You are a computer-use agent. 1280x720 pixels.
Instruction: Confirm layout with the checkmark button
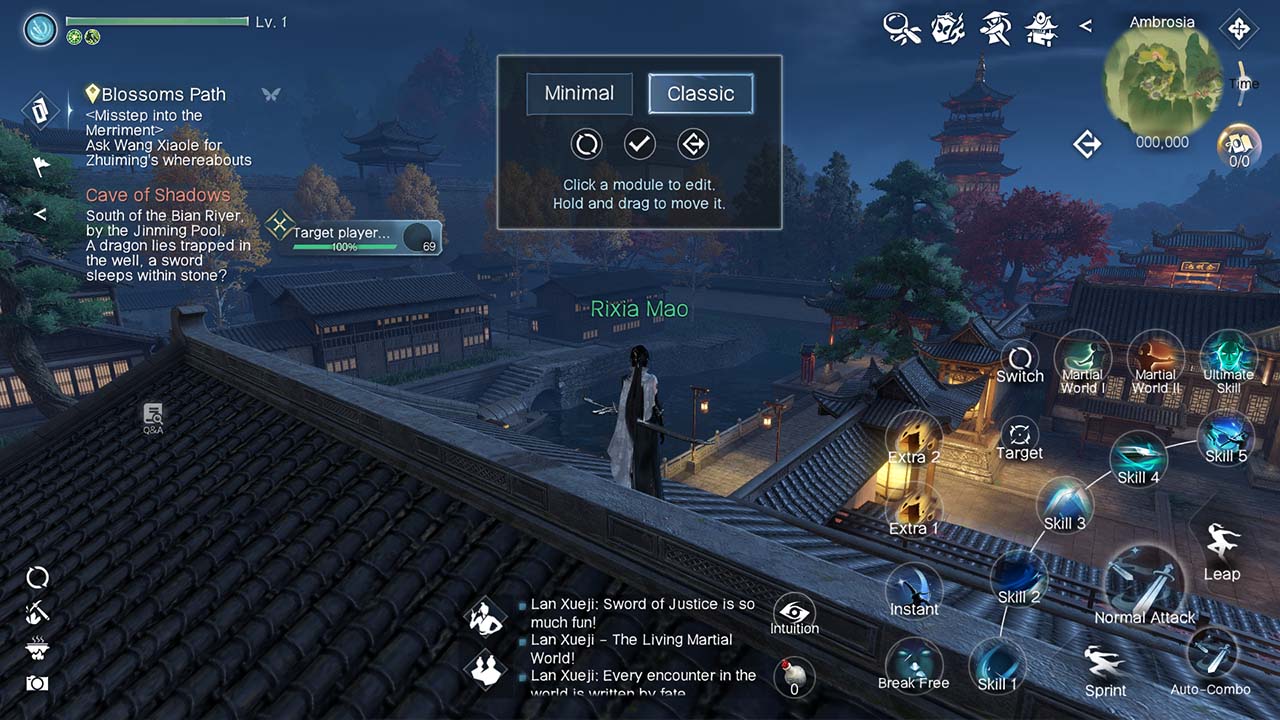point(640,144)
